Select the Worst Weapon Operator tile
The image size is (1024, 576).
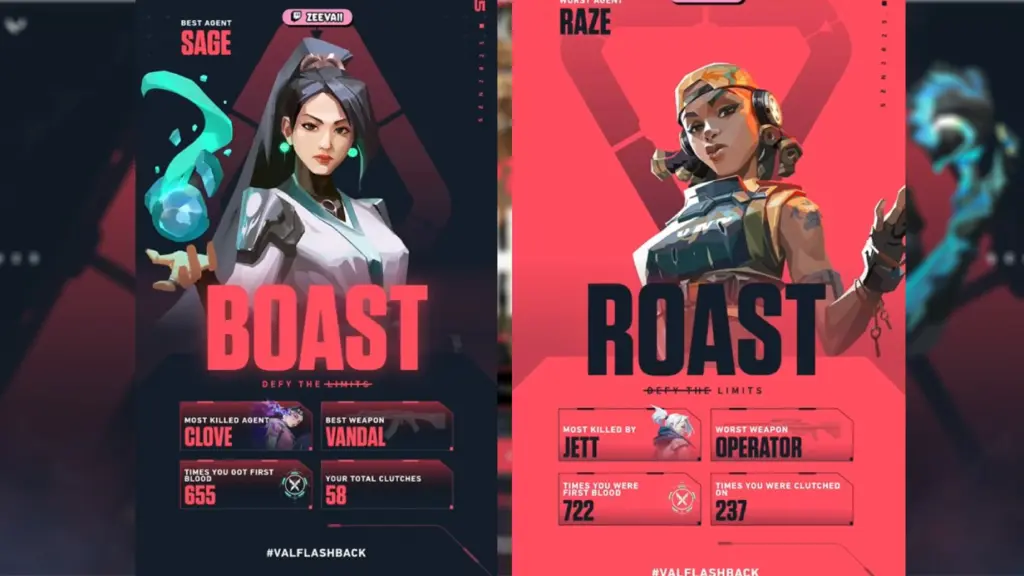point(781,436)
